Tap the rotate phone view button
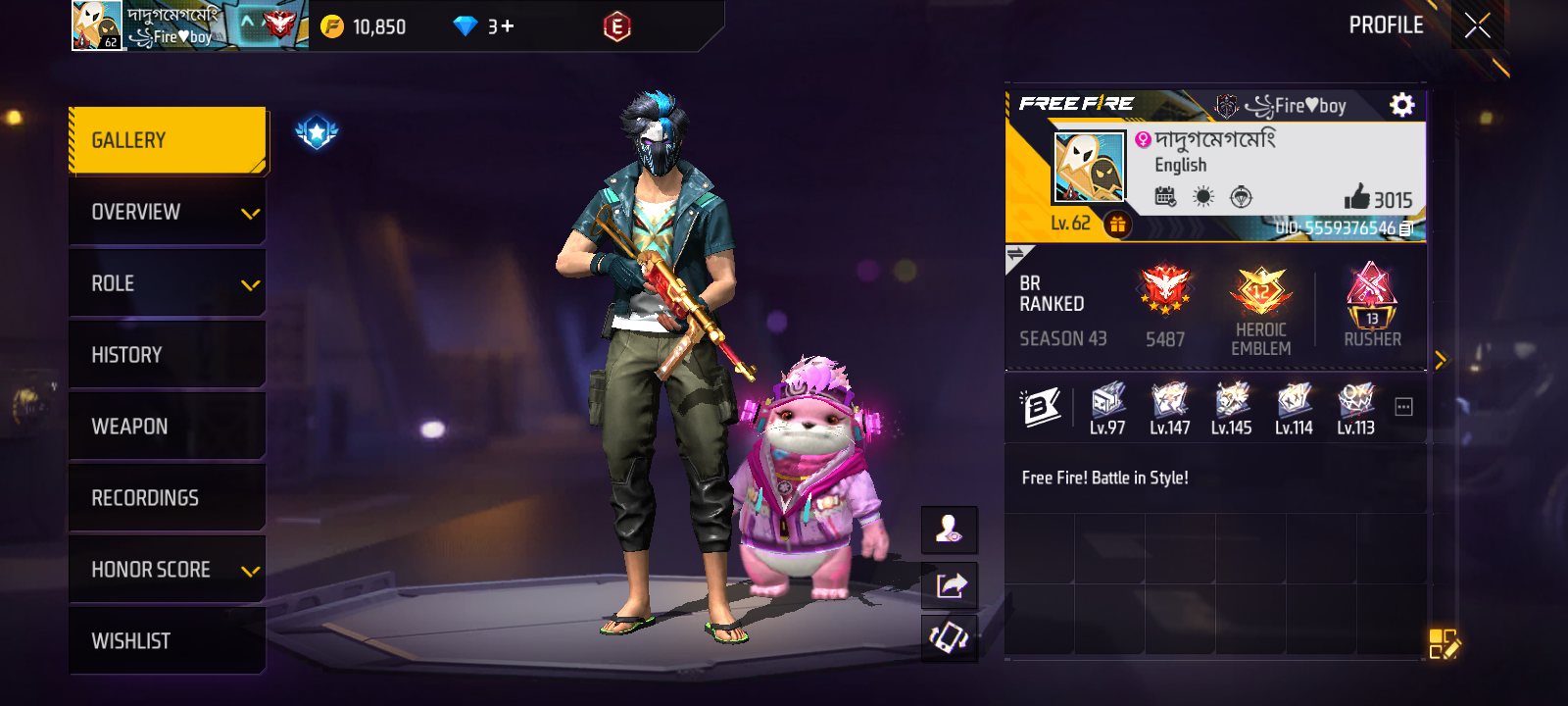 point(950,638)
